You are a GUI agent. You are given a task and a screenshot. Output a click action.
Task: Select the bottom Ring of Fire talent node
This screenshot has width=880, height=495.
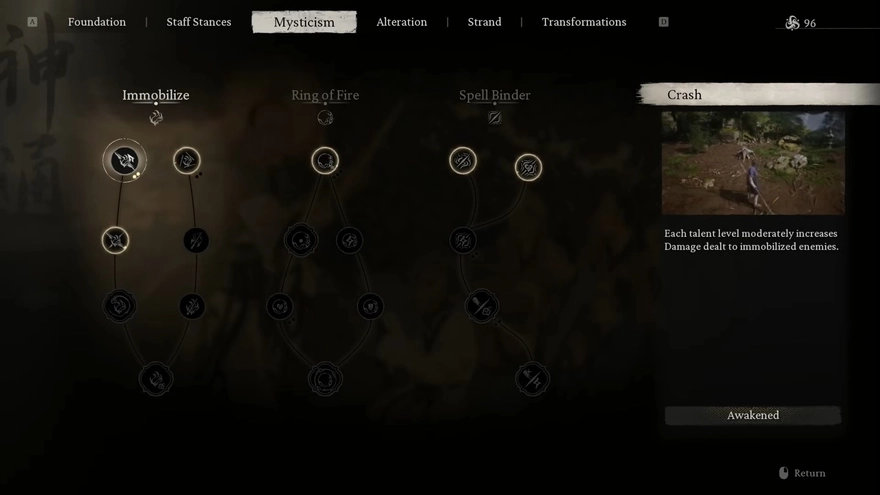325,379
